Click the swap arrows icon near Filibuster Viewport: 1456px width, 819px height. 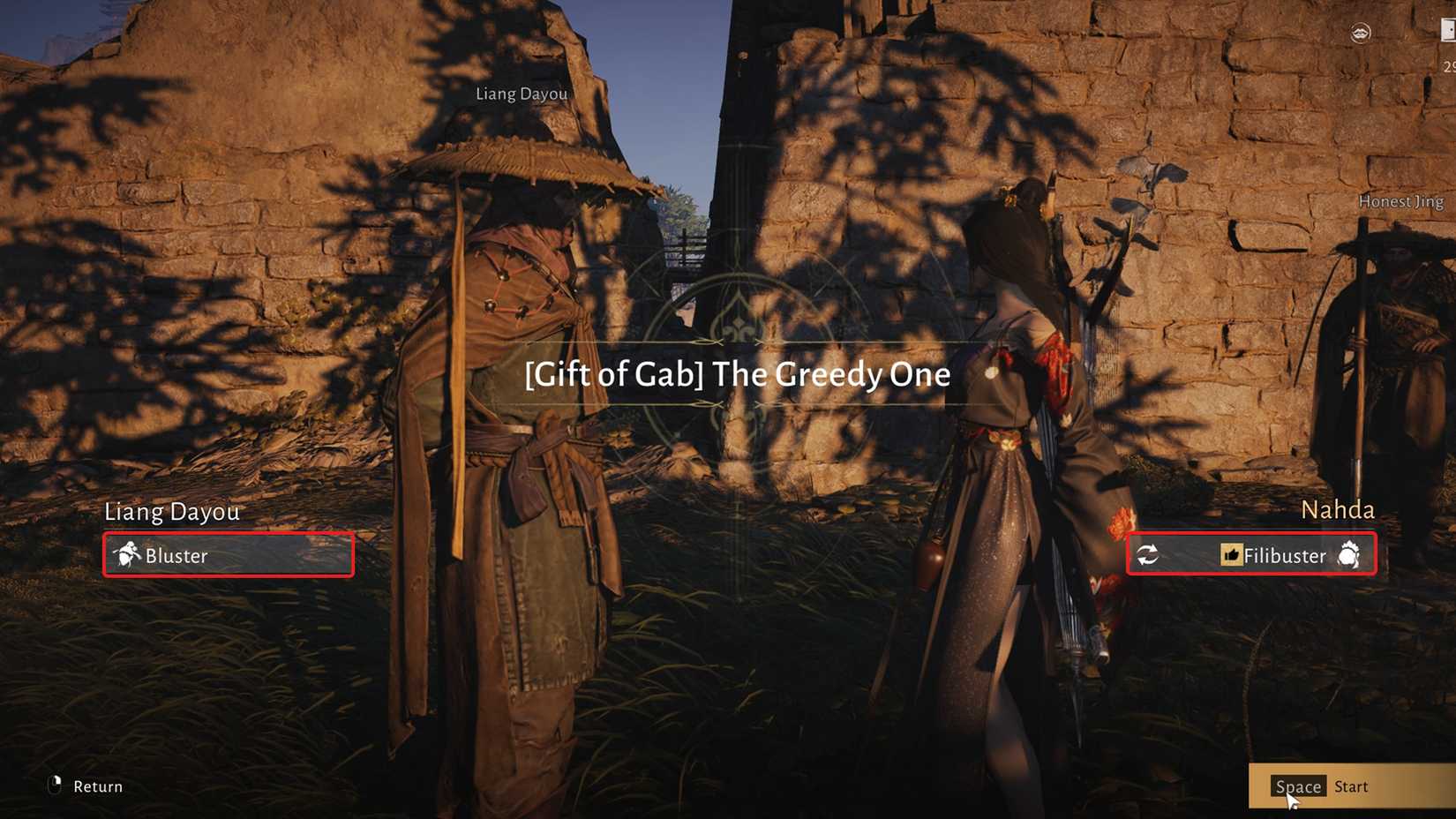[x=1150, y=555]
